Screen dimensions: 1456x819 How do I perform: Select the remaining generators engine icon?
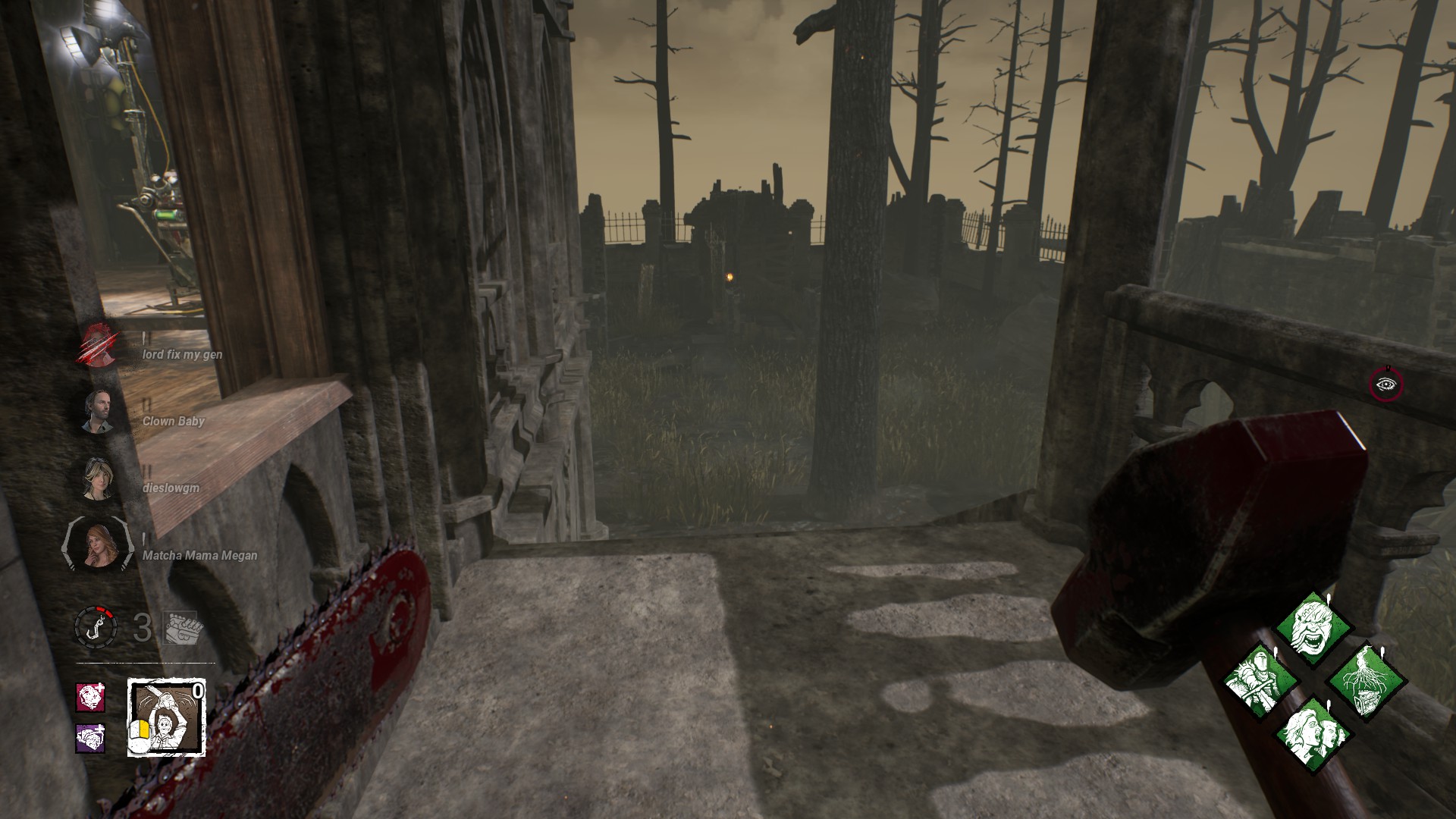tap(180, 628)
